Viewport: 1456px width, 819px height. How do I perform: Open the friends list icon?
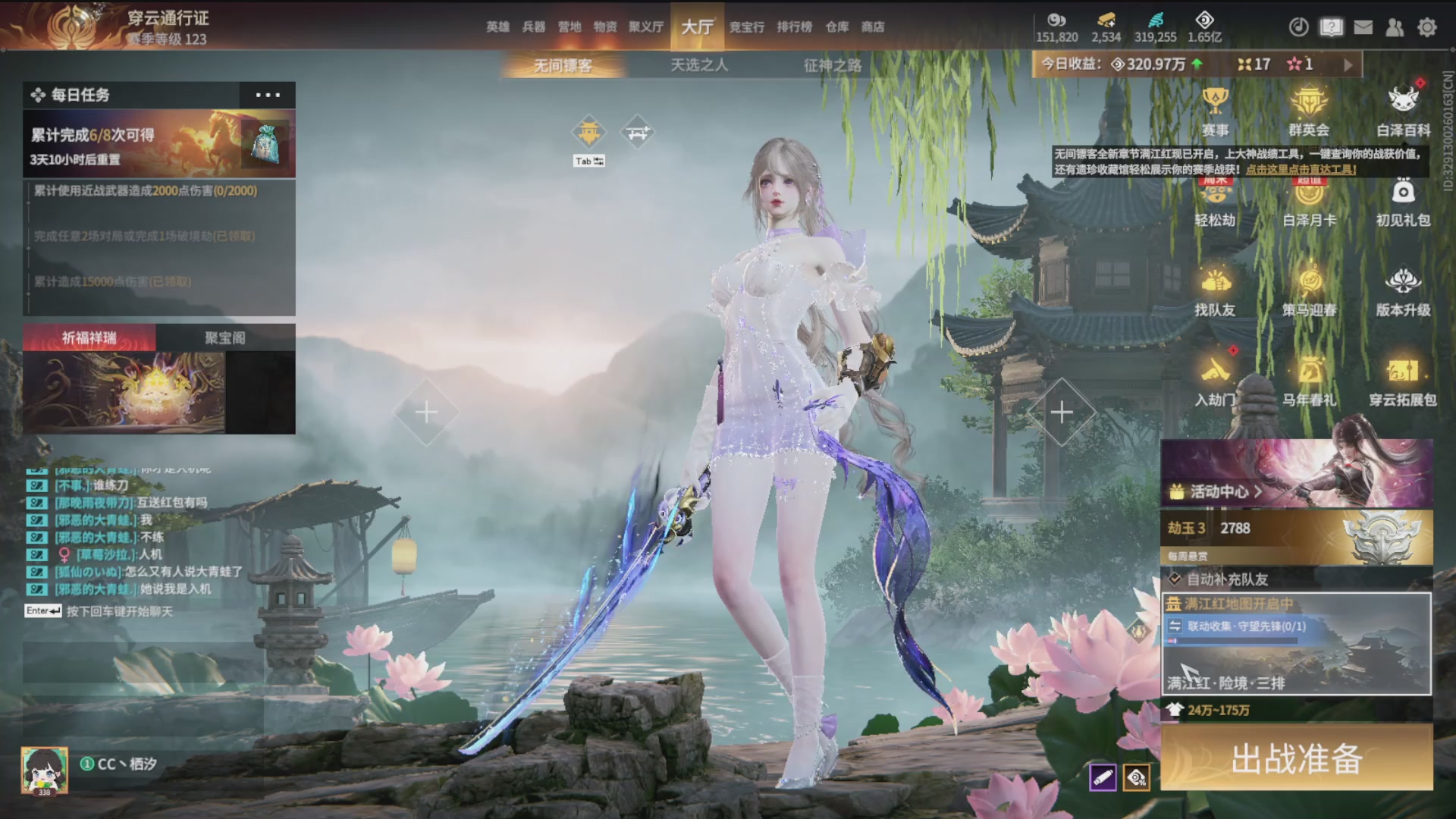(x=1395, y=27)
